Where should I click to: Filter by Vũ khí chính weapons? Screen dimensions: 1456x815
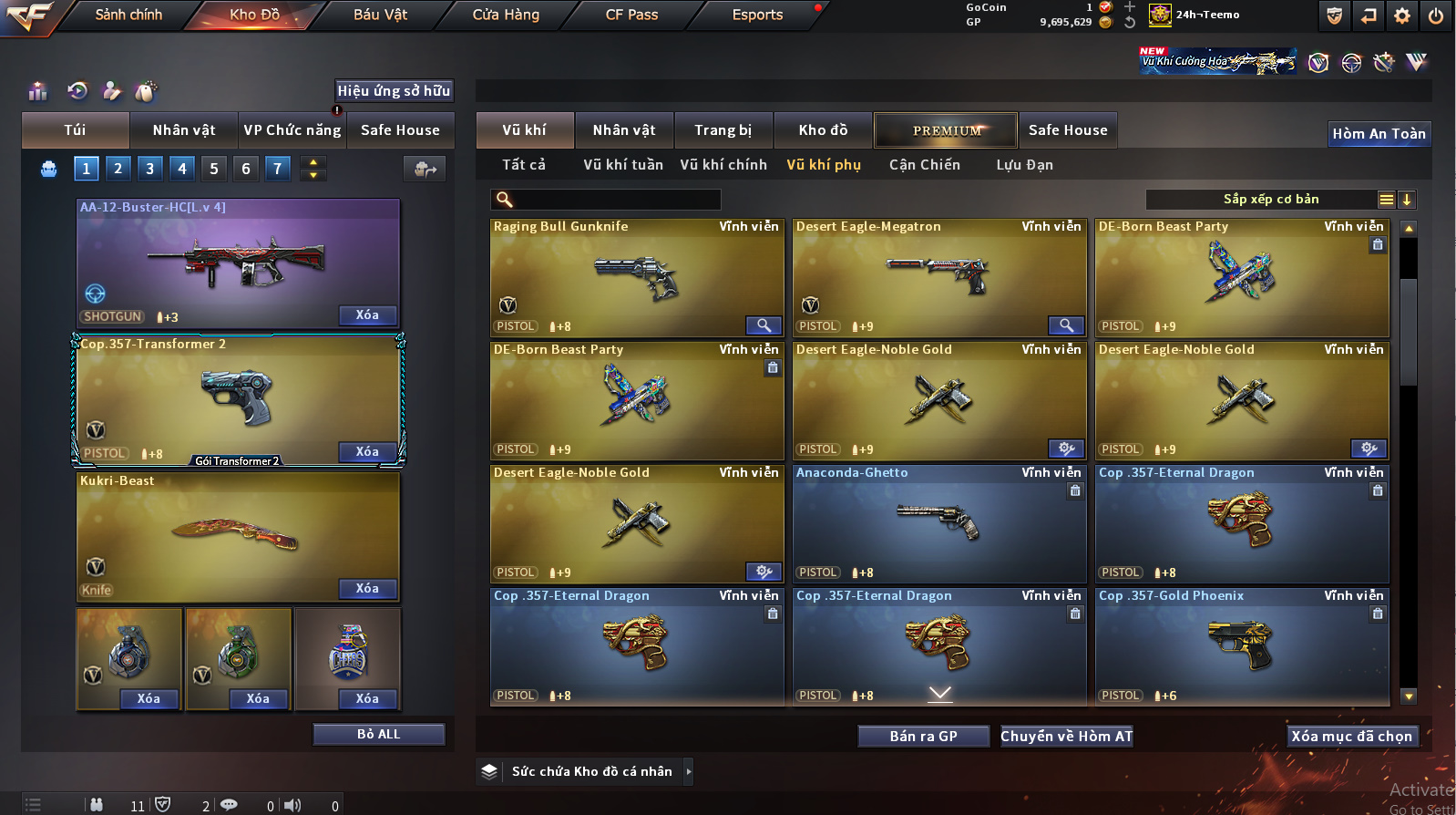[723, 165]
